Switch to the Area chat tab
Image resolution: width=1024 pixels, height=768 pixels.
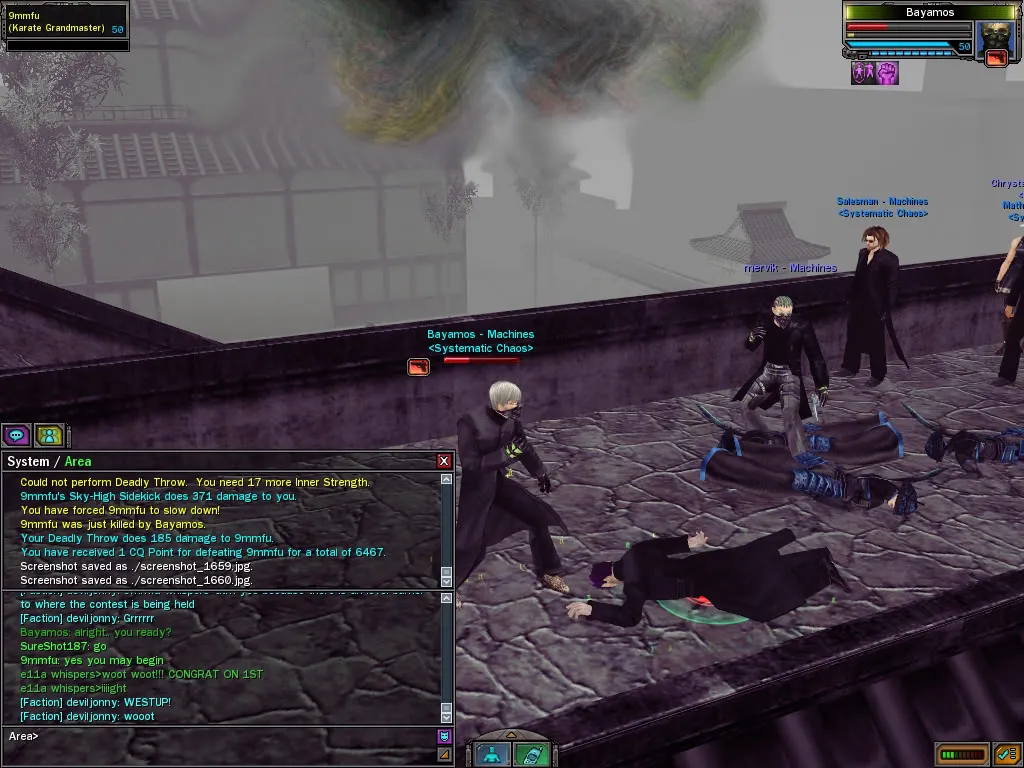tap(78, 461)
